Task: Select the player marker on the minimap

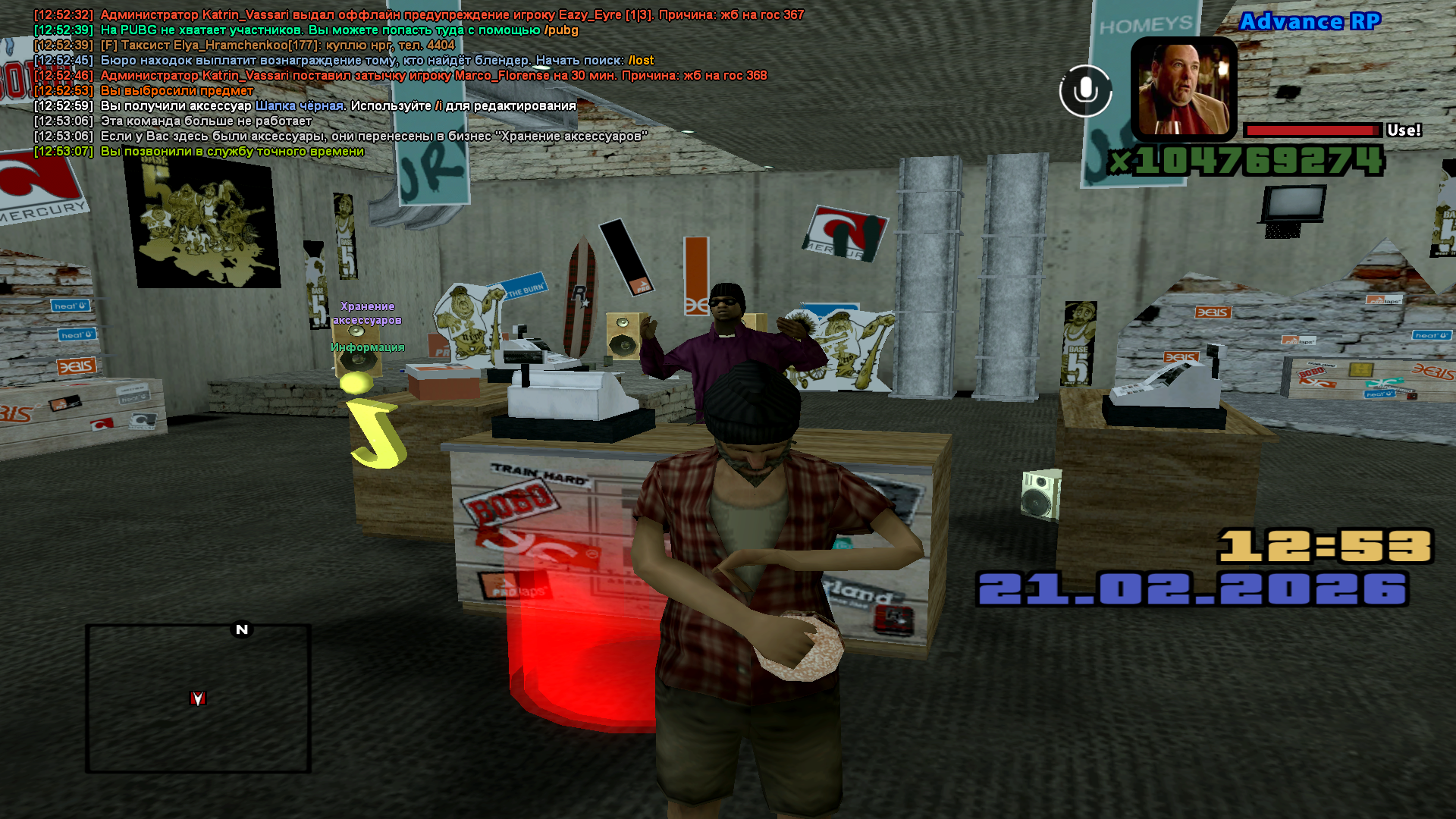Action: (198, 698)
